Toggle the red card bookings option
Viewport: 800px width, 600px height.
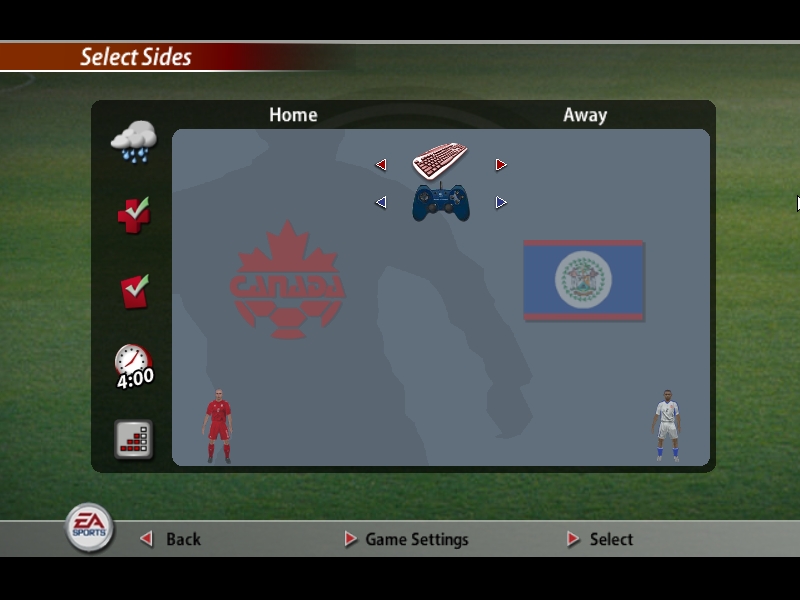[x=134, y=291]
